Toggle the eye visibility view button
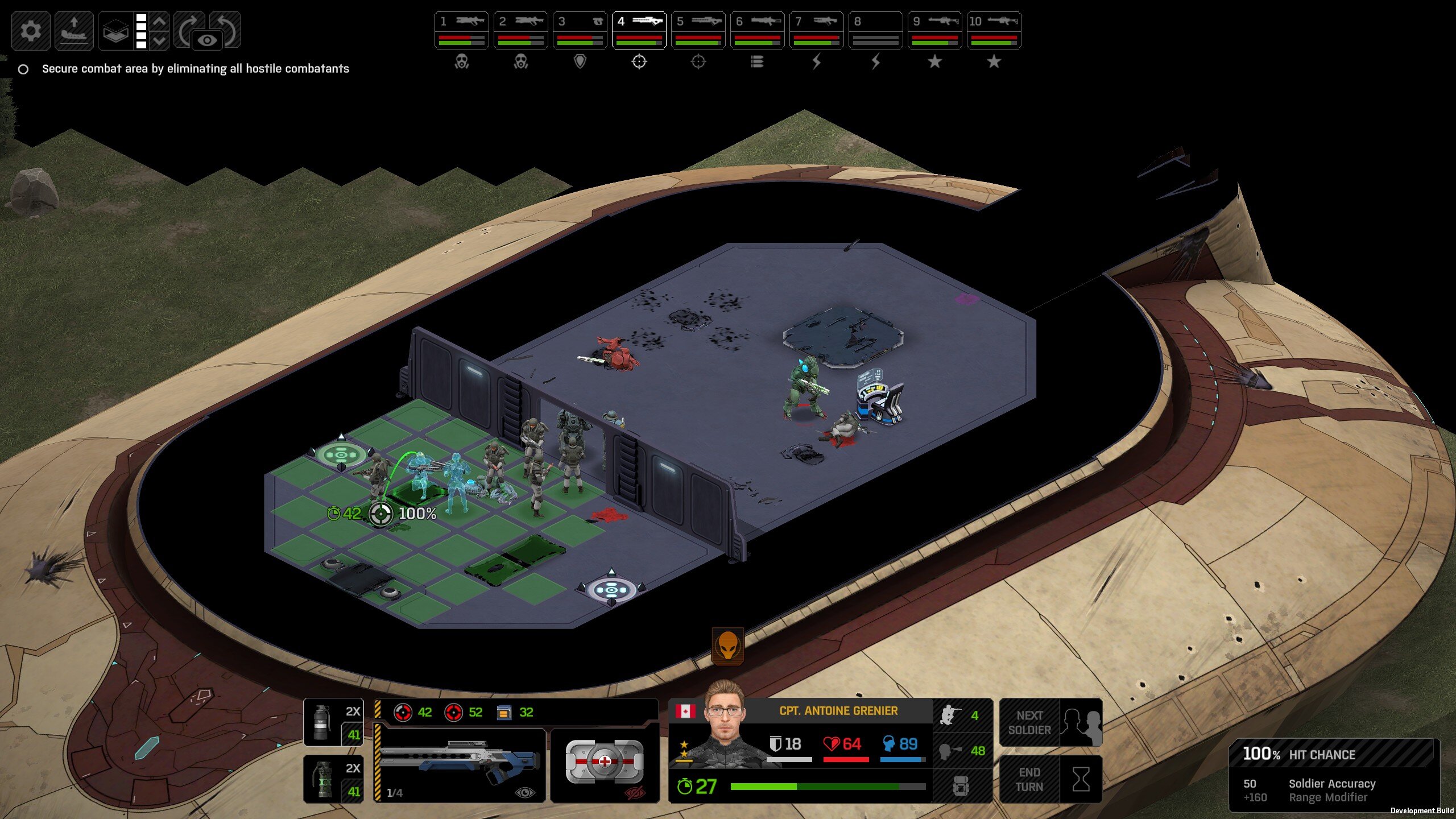 [207, 40]
